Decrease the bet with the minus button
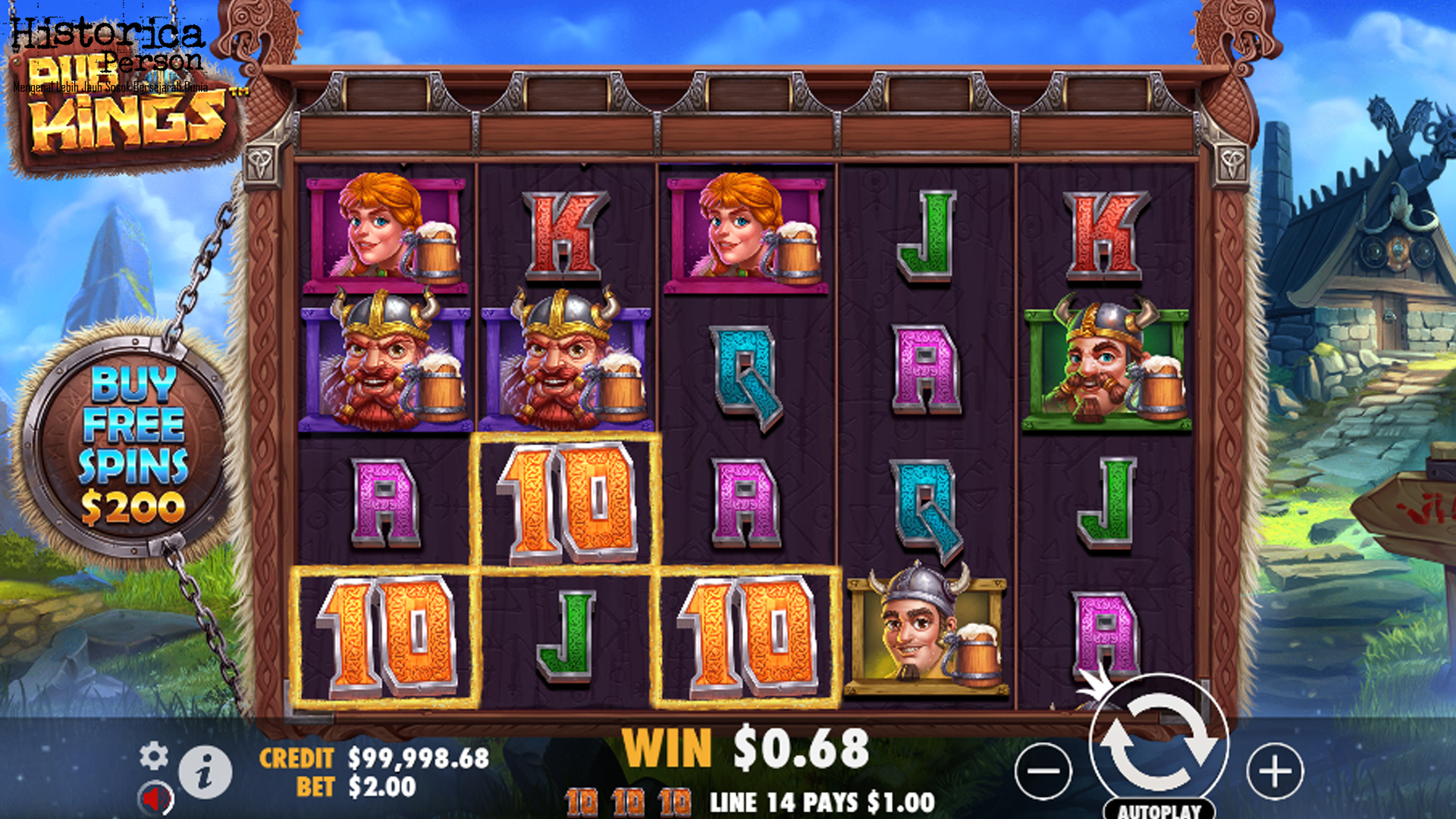This screenshot has width=1456, height=819. [x=1043, y=771]
